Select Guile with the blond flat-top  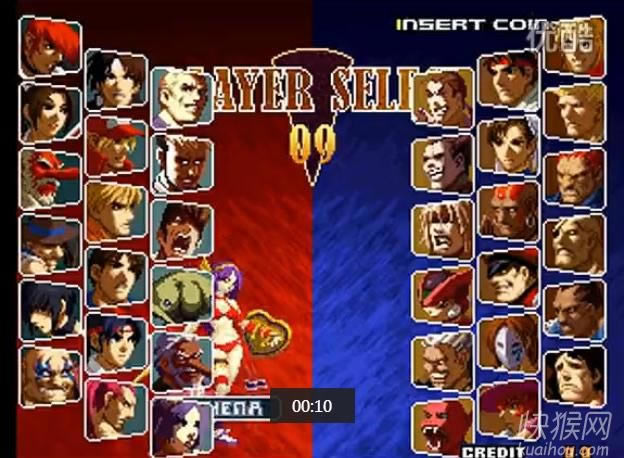(x=574, y=112)
